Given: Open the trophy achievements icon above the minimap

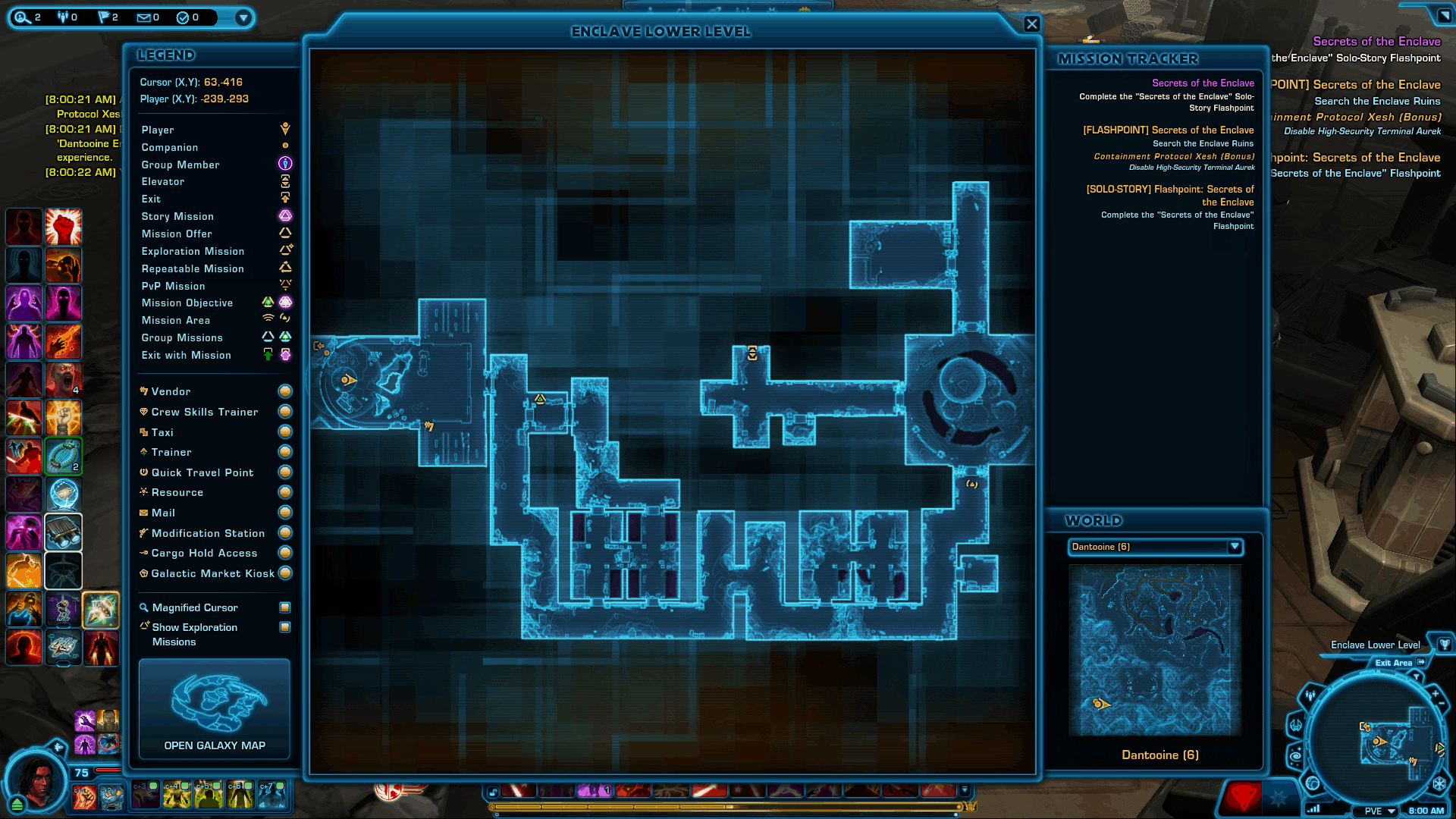Looking at the screenshot, I should pyautogui.click(x=1445, y=645).
